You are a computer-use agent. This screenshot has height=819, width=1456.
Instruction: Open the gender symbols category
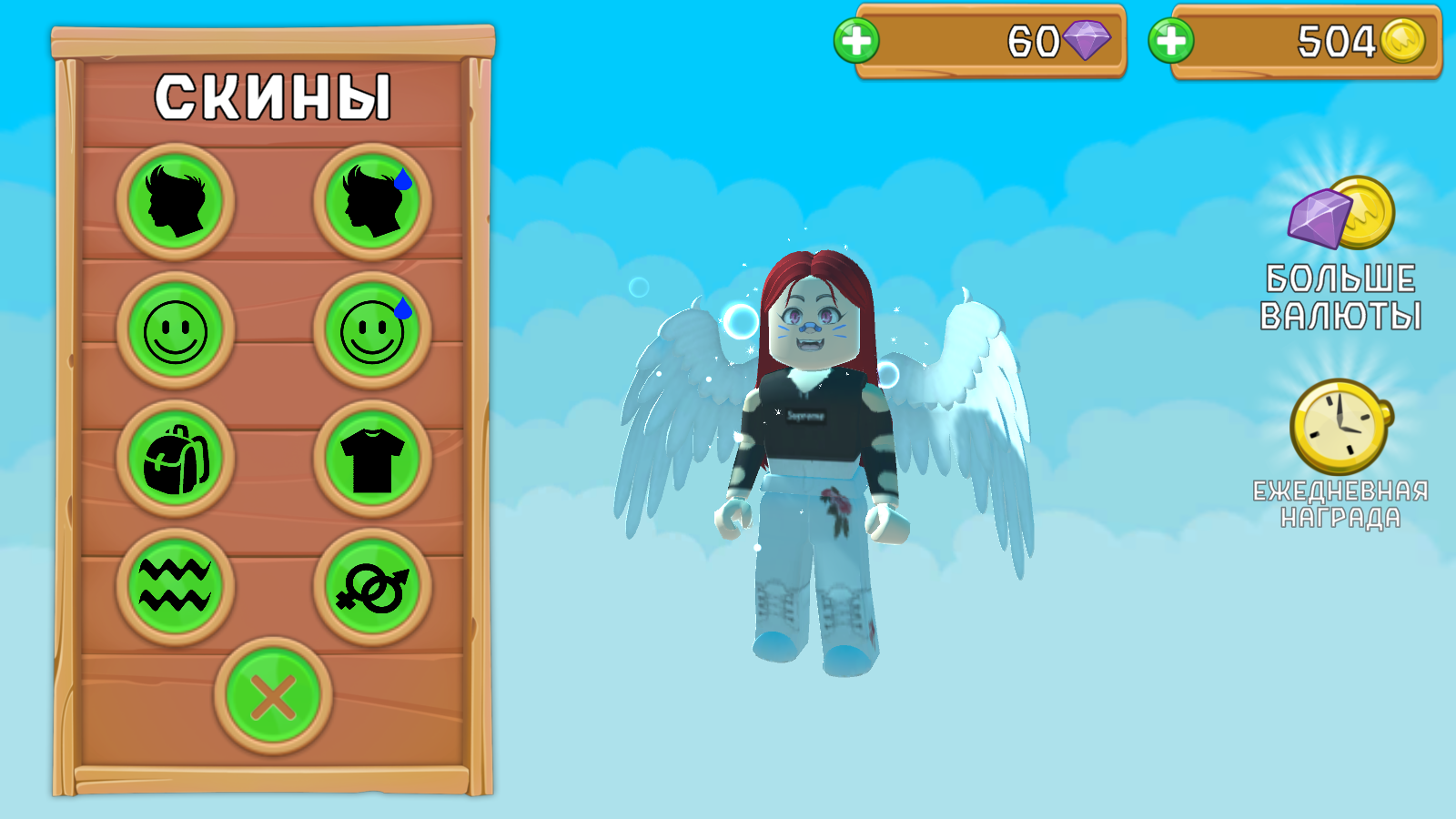pos(374,587)
